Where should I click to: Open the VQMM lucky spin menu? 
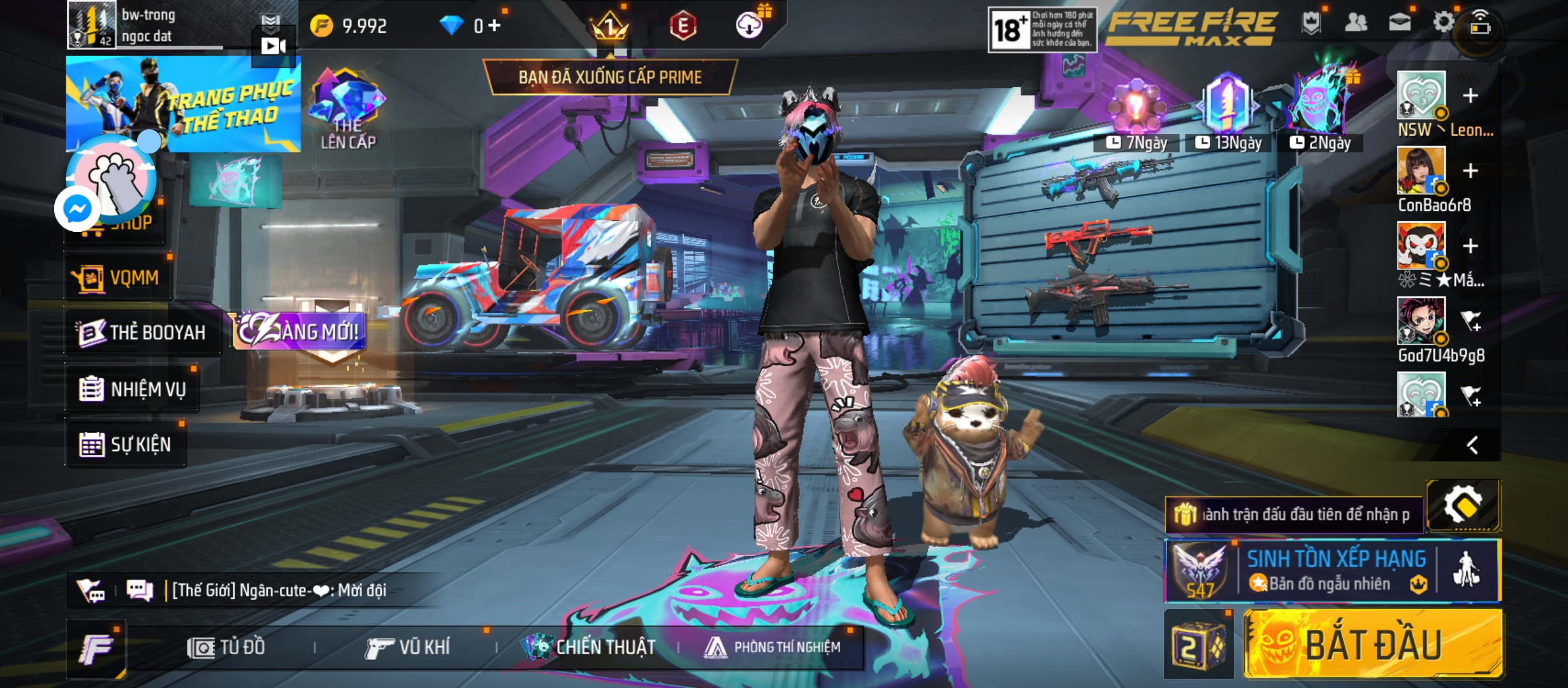pos(117,278)
